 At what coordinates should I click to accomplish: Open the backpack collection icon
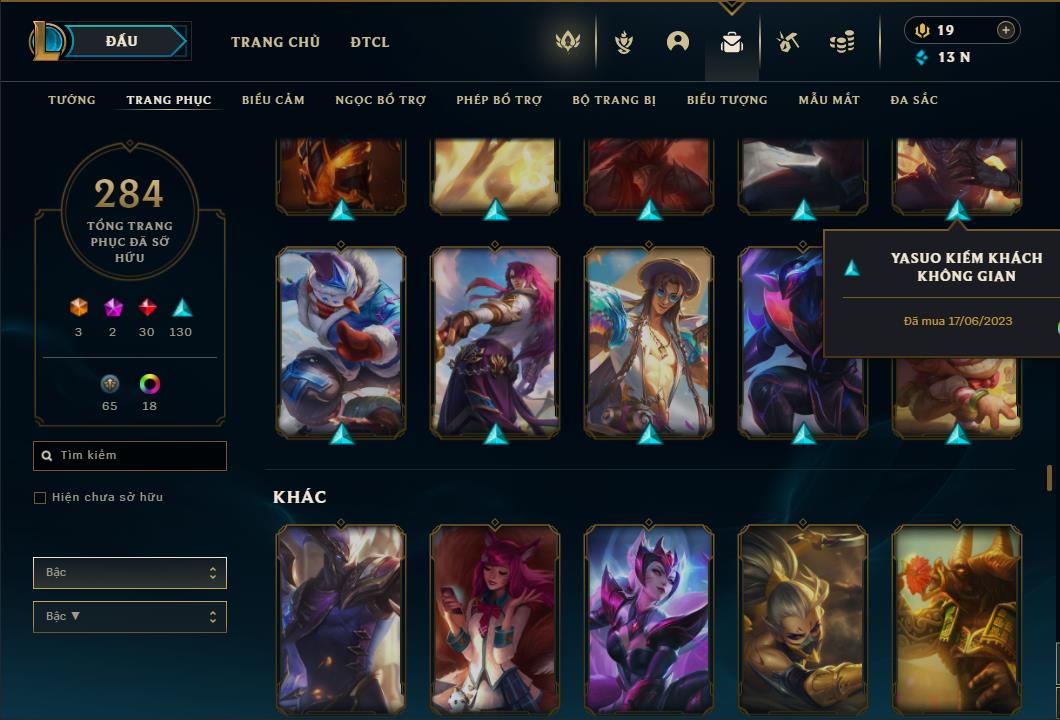[x=732, y=42]
